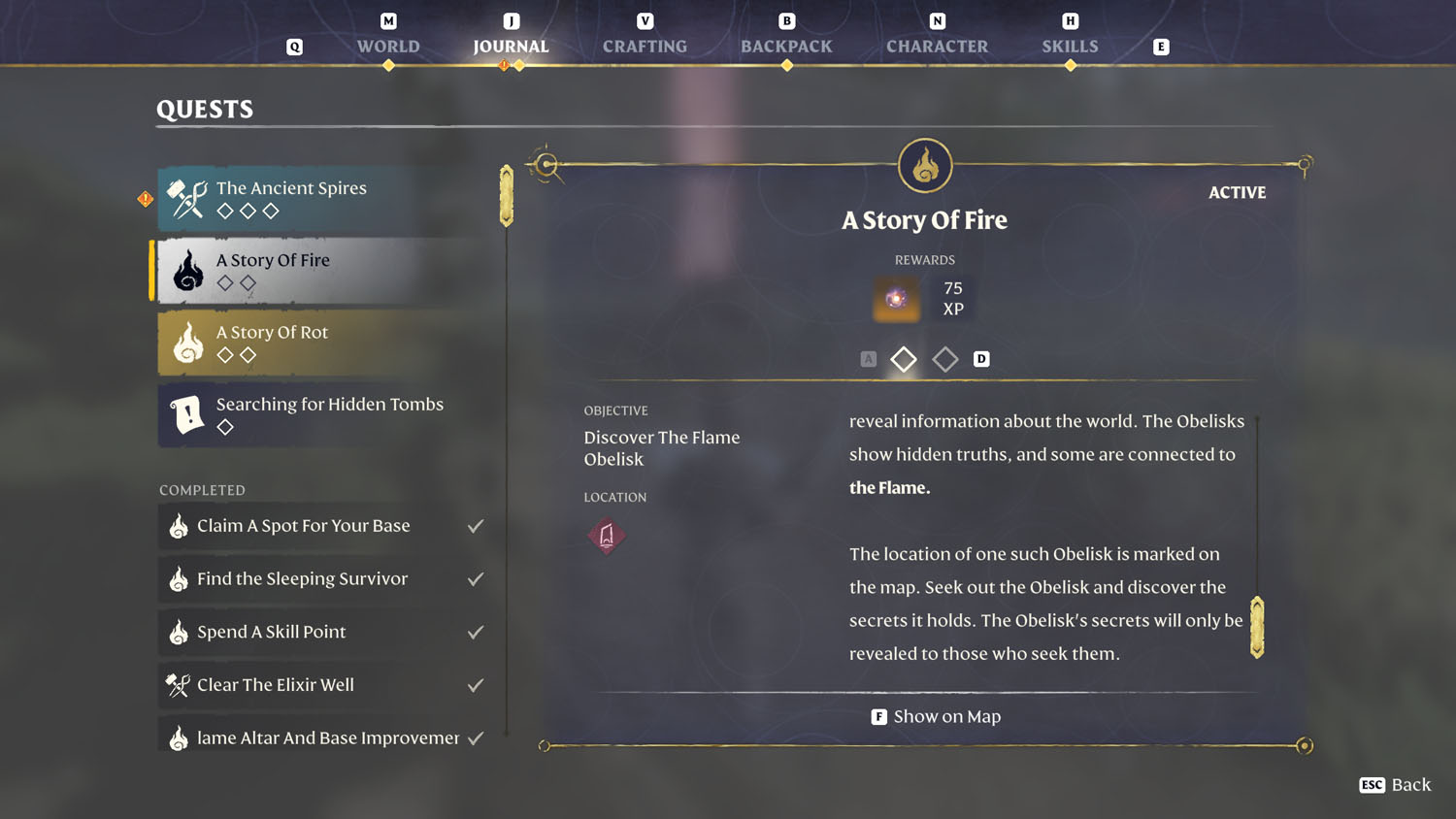Click the flame emblem above A Story Of Fire title
Screen dimensions: 1456x819
click(924, 166)
